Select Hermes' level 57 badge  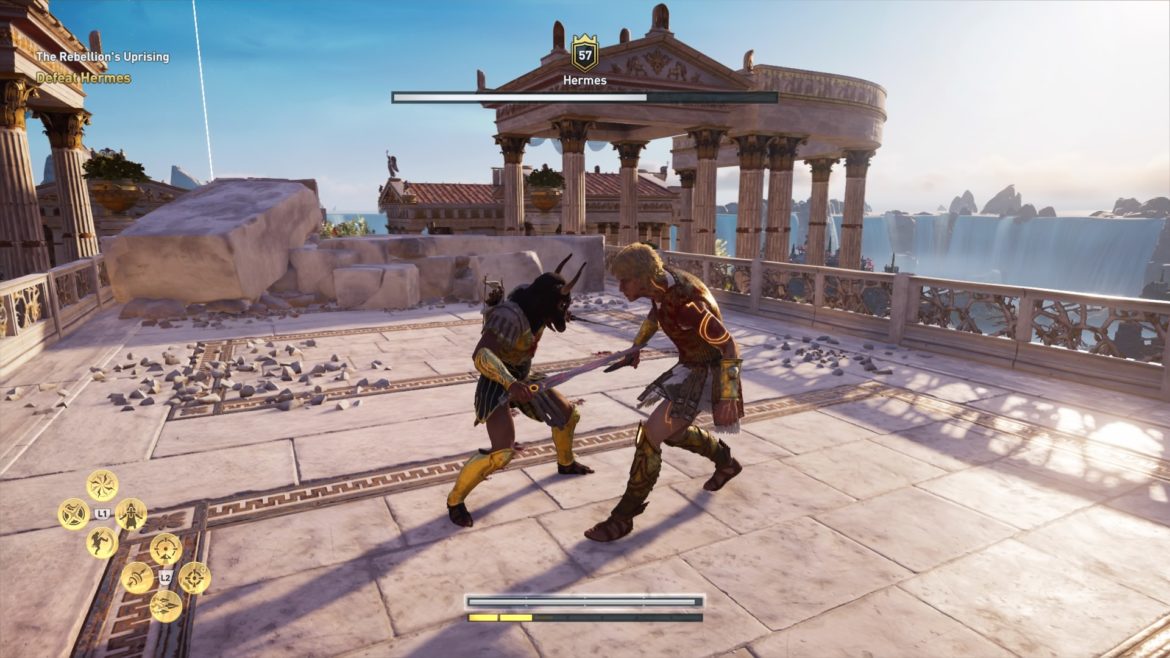584,52
